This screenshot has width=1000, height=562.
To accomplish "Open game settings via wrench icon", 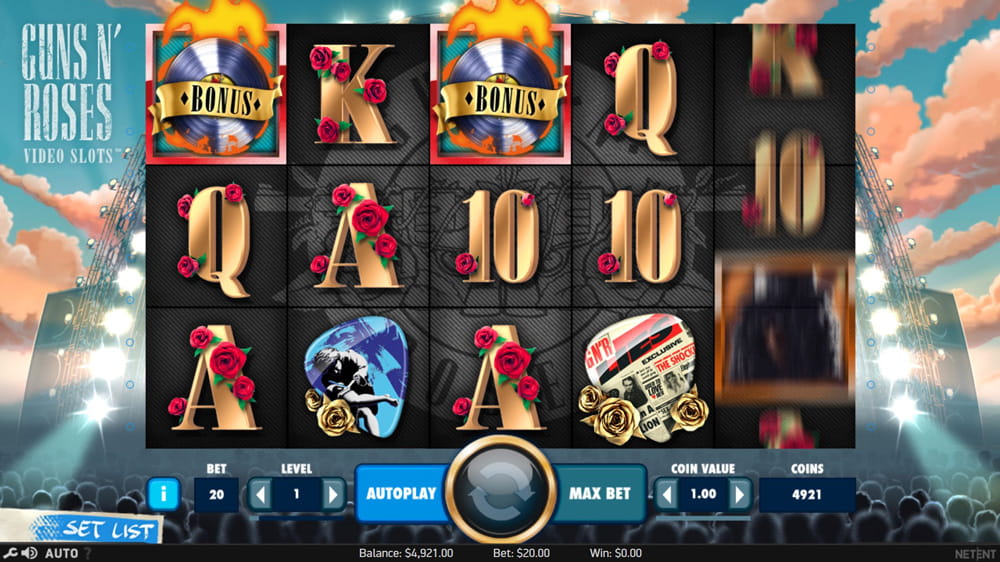I will coord(9,553).
